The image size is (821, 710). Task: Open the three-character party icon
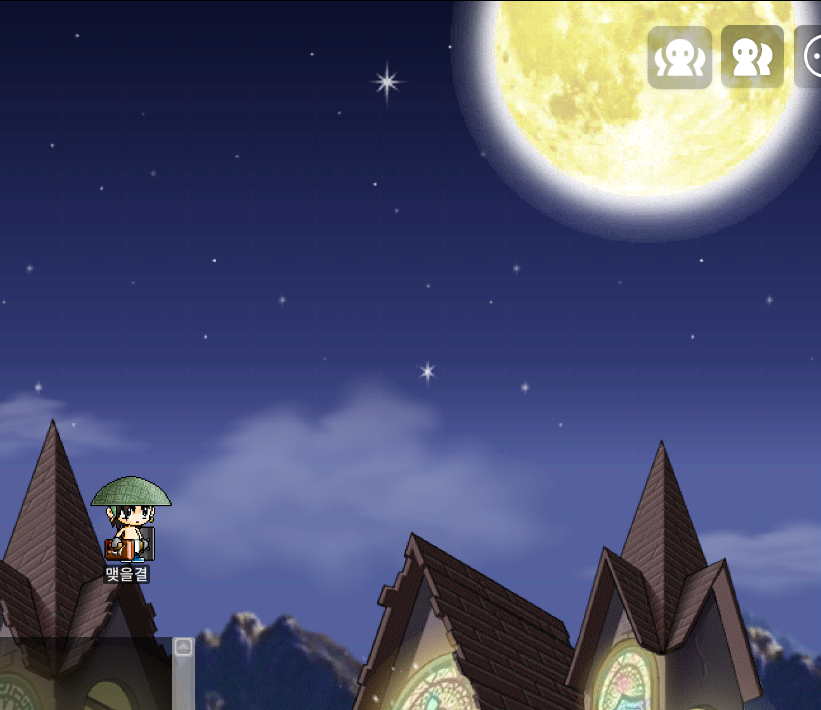click(680, 57)
